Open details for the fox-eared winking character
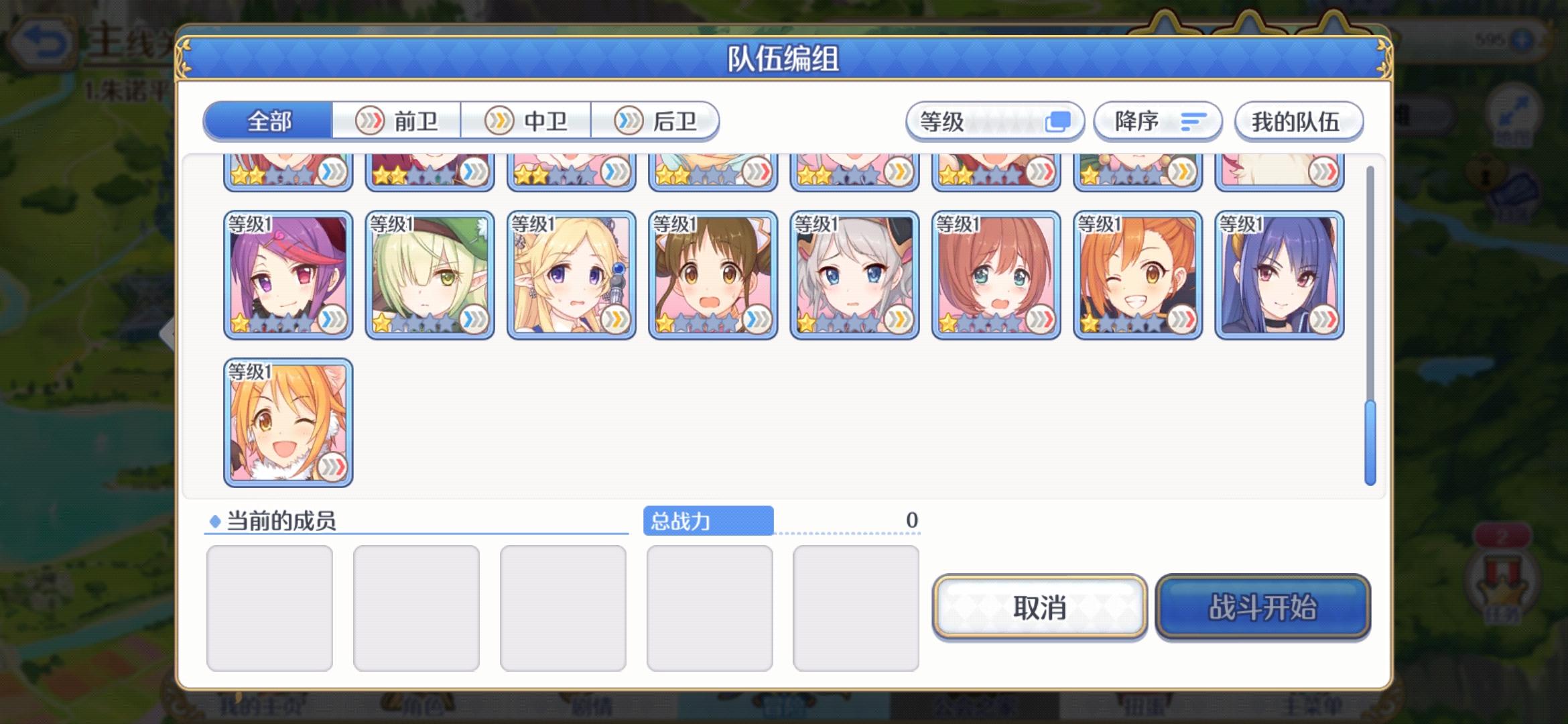This screenshot has height=724, width=1568. [287, 422]
